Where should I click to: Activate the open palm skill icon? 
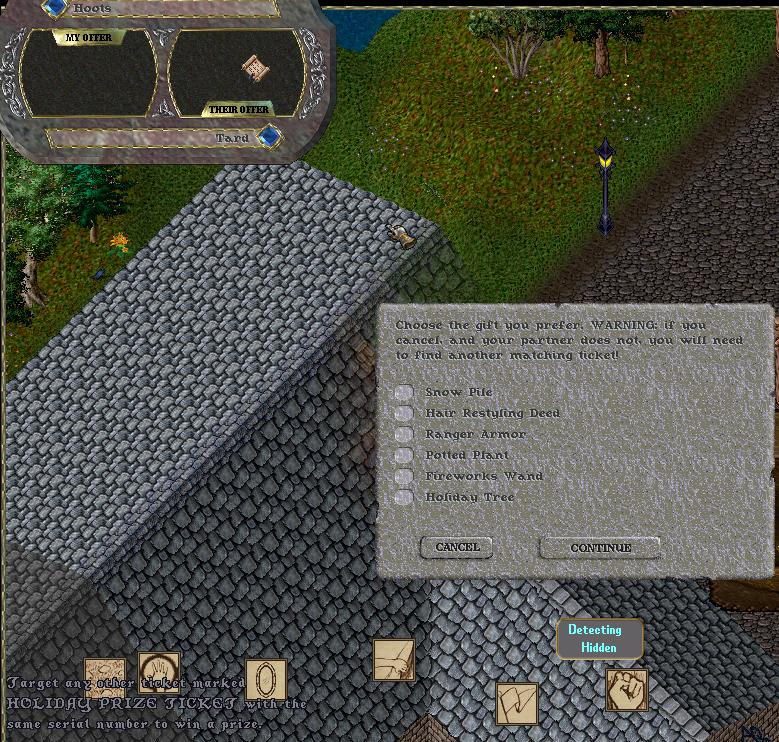point(159,672)
